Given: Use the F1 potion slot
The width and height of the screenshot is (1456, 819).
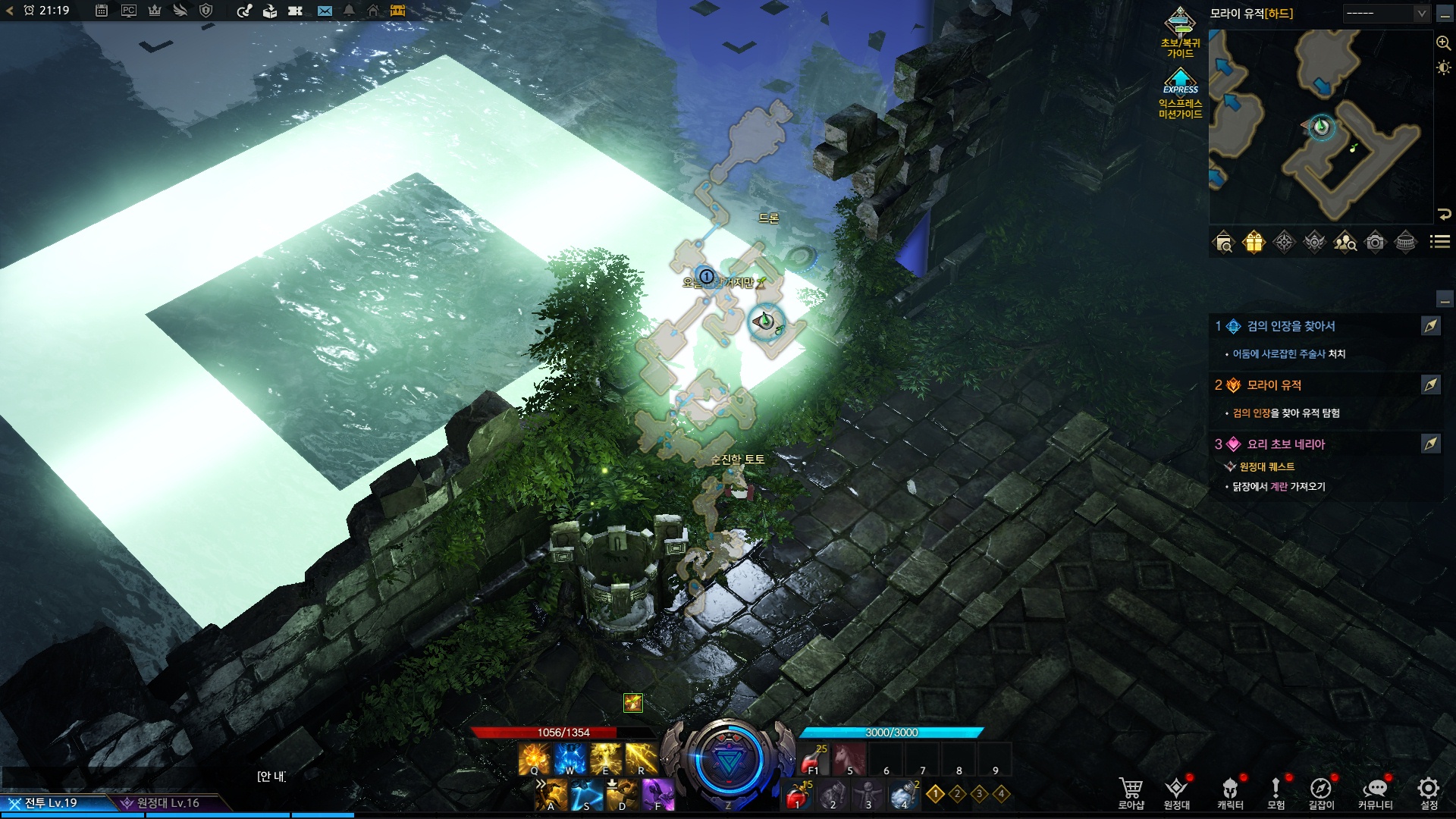Looking at the screenshot, I should pyautogui.click(x=812, y=758).
